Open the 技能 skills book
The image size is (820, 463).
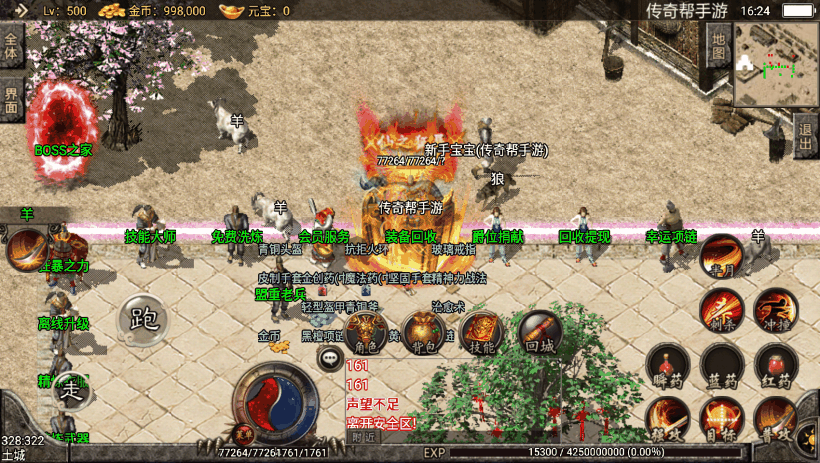coord(482,331)
